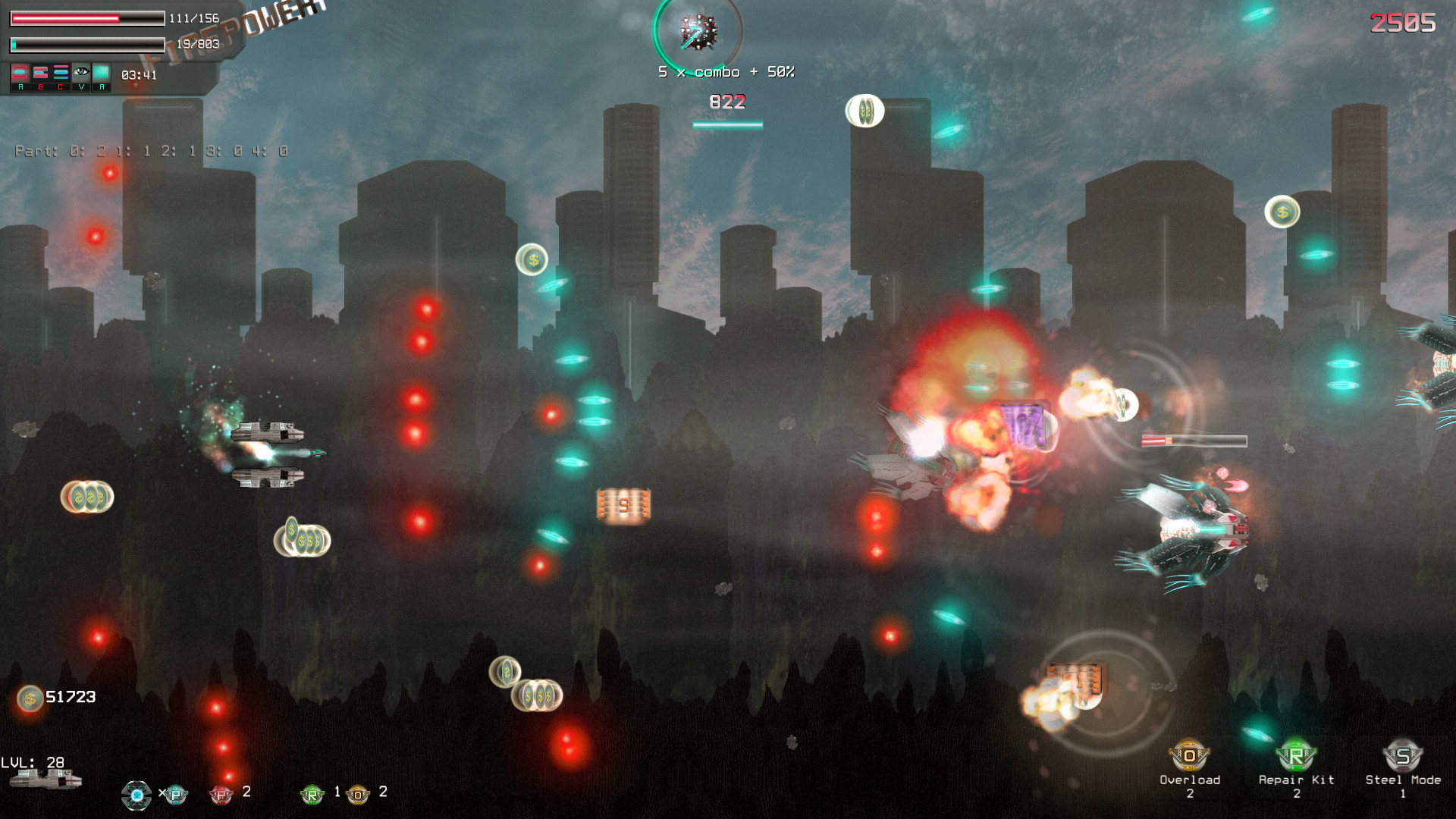Click the 5 x combo + 50% label
This screenshot has height=819, width=1456.
tap(725, 71)
